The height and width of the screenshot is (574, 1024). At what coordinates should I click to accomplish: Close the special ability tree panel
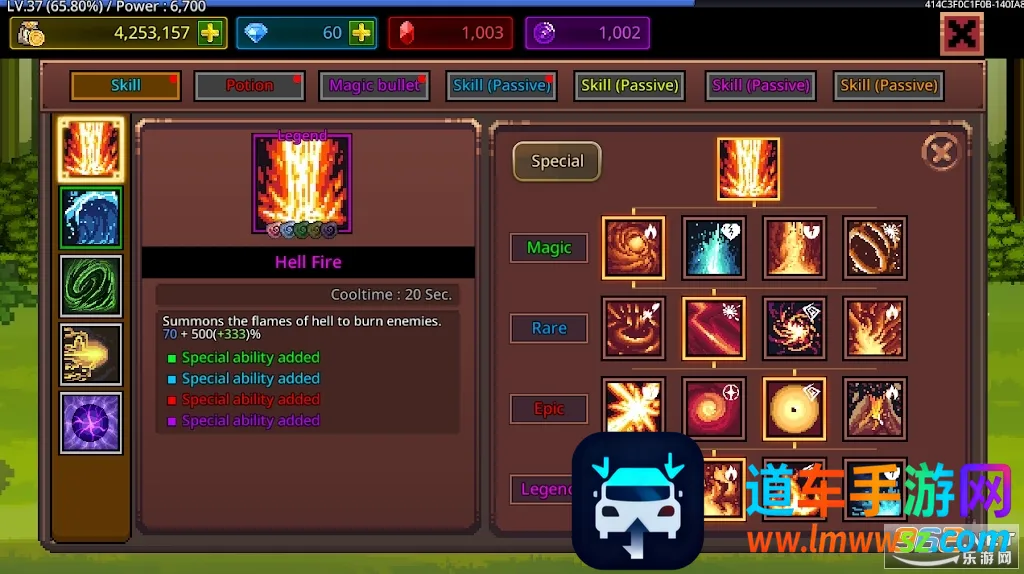click(x=939, y=152)
